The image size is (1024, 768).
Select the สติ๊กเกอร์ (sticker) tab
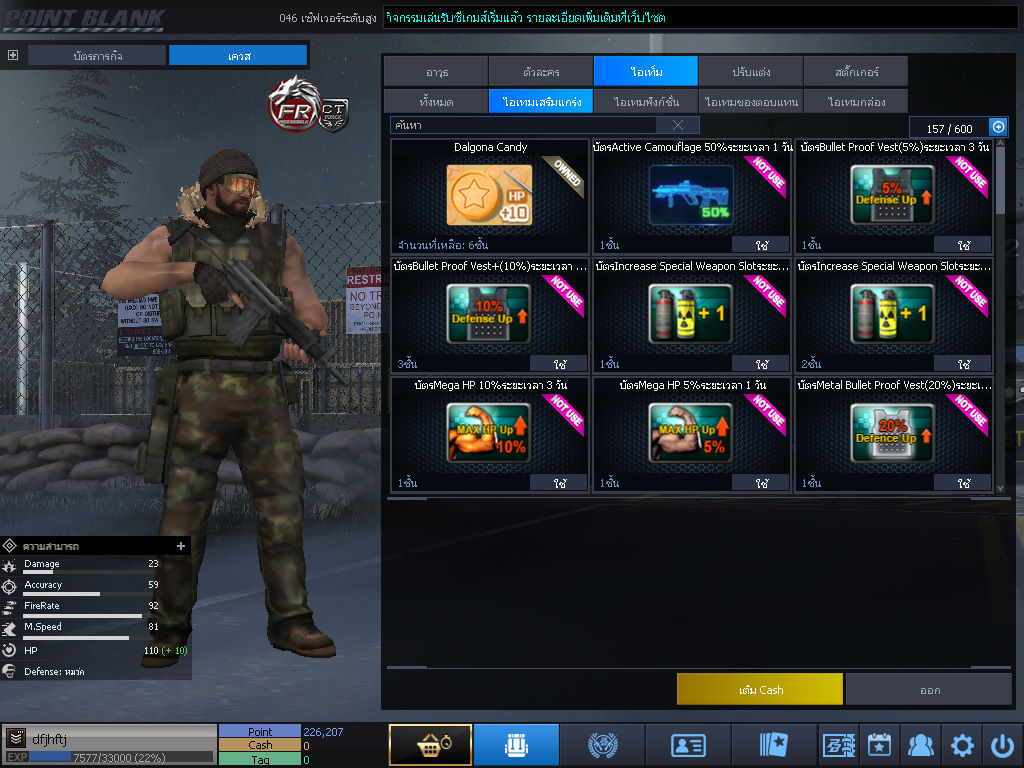[x=855, y=72]
